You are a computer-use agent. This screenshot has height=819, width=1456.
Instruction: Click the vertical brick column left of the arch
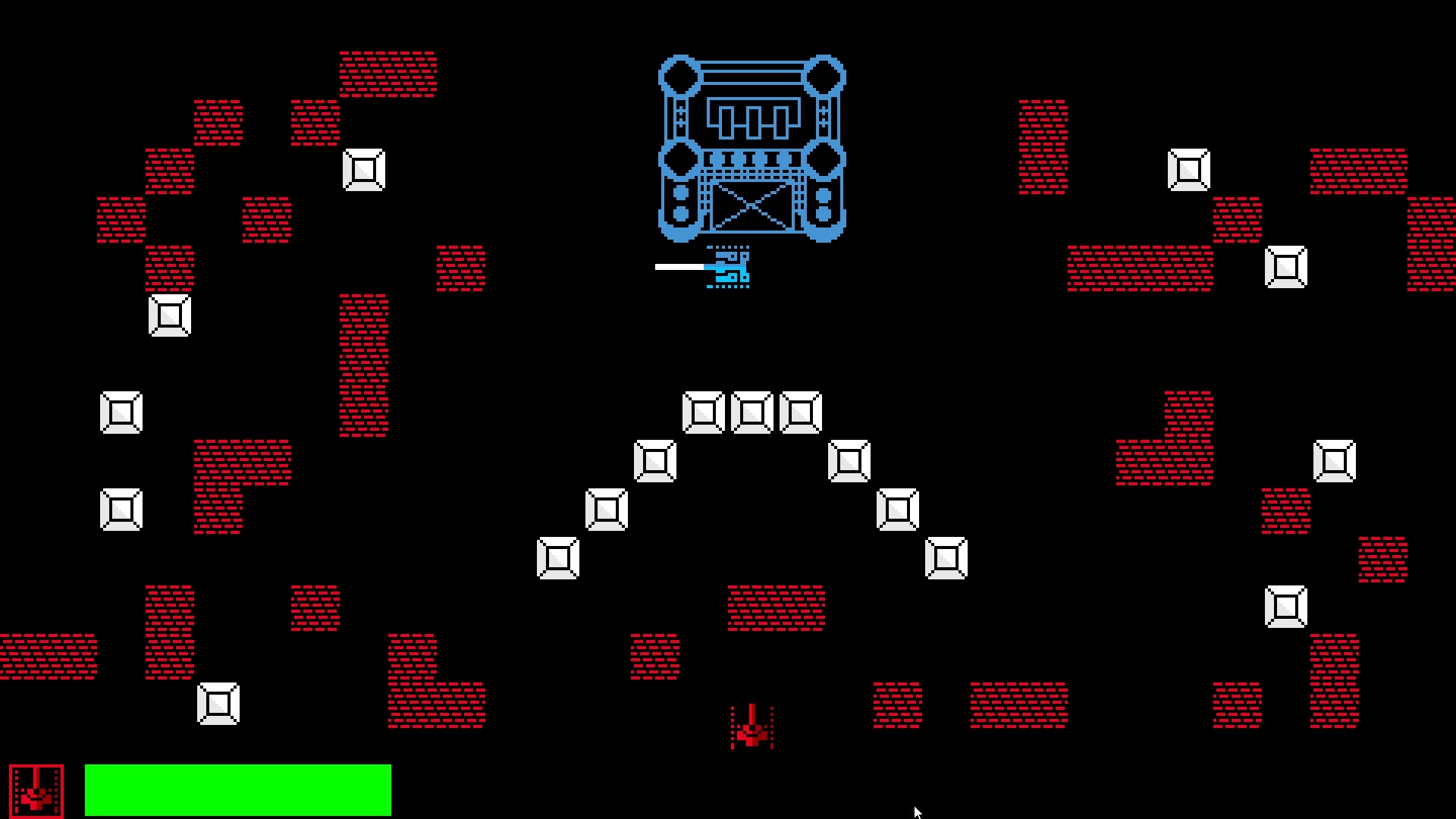364,364
